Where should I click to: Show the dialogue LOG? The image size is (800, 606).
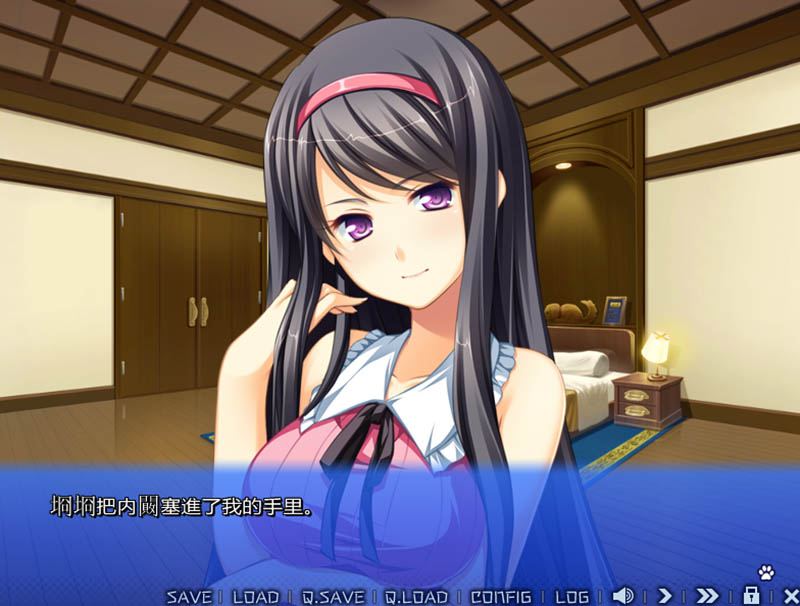click(x=572, y=597)
